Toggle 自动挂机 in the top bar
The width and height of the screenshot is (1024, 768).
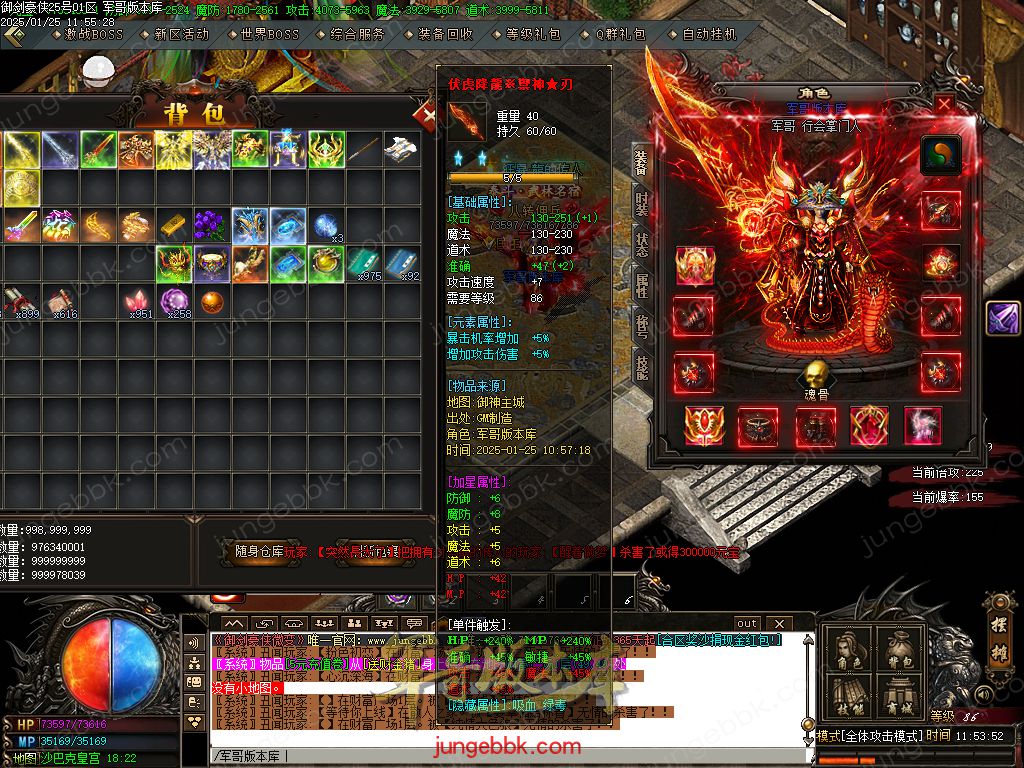(x=709, y=34)
